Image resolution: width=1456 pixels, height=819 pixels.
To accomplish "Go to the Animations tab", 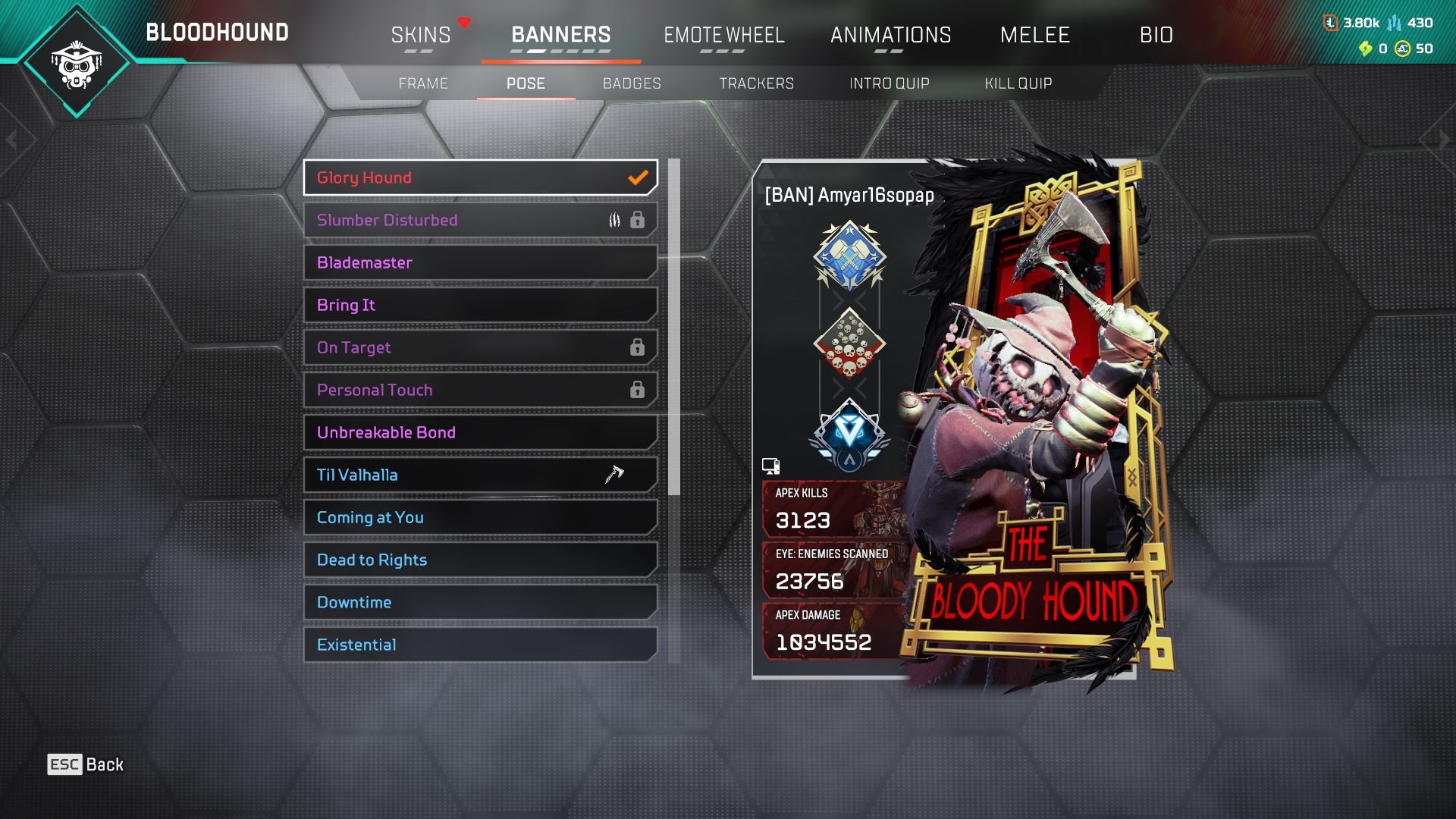I will coord(890,35).
